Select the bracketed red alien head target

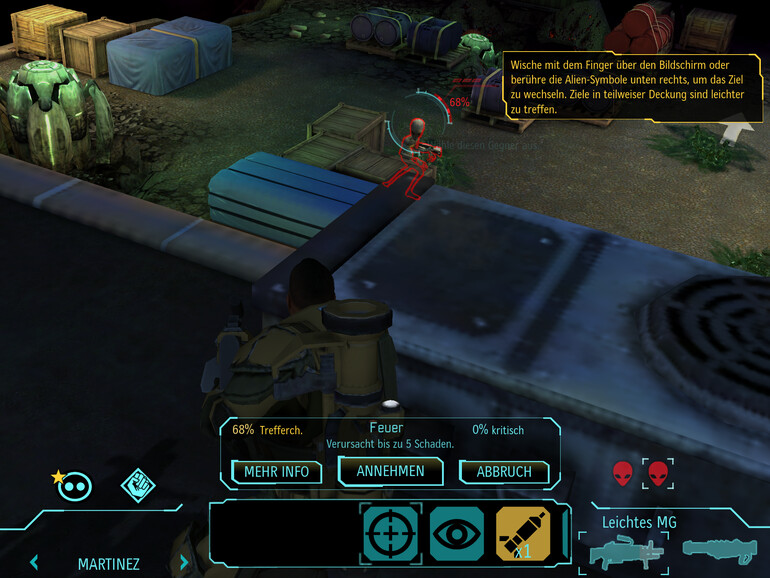tap(657, 474)
